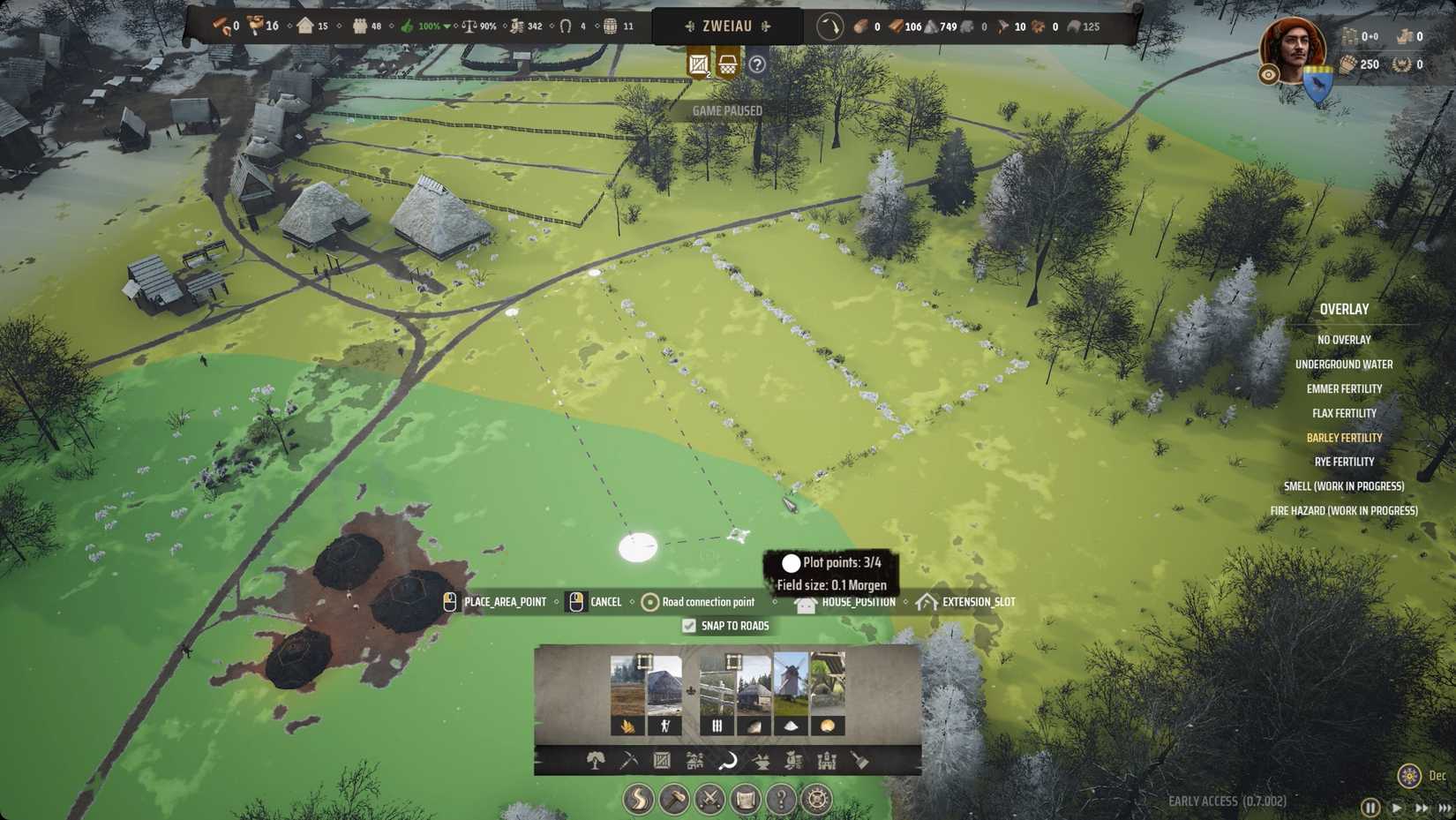Choose No Overlay from the overlay list
This screenshot has width=1456, height=820.
click(1344, 339)
